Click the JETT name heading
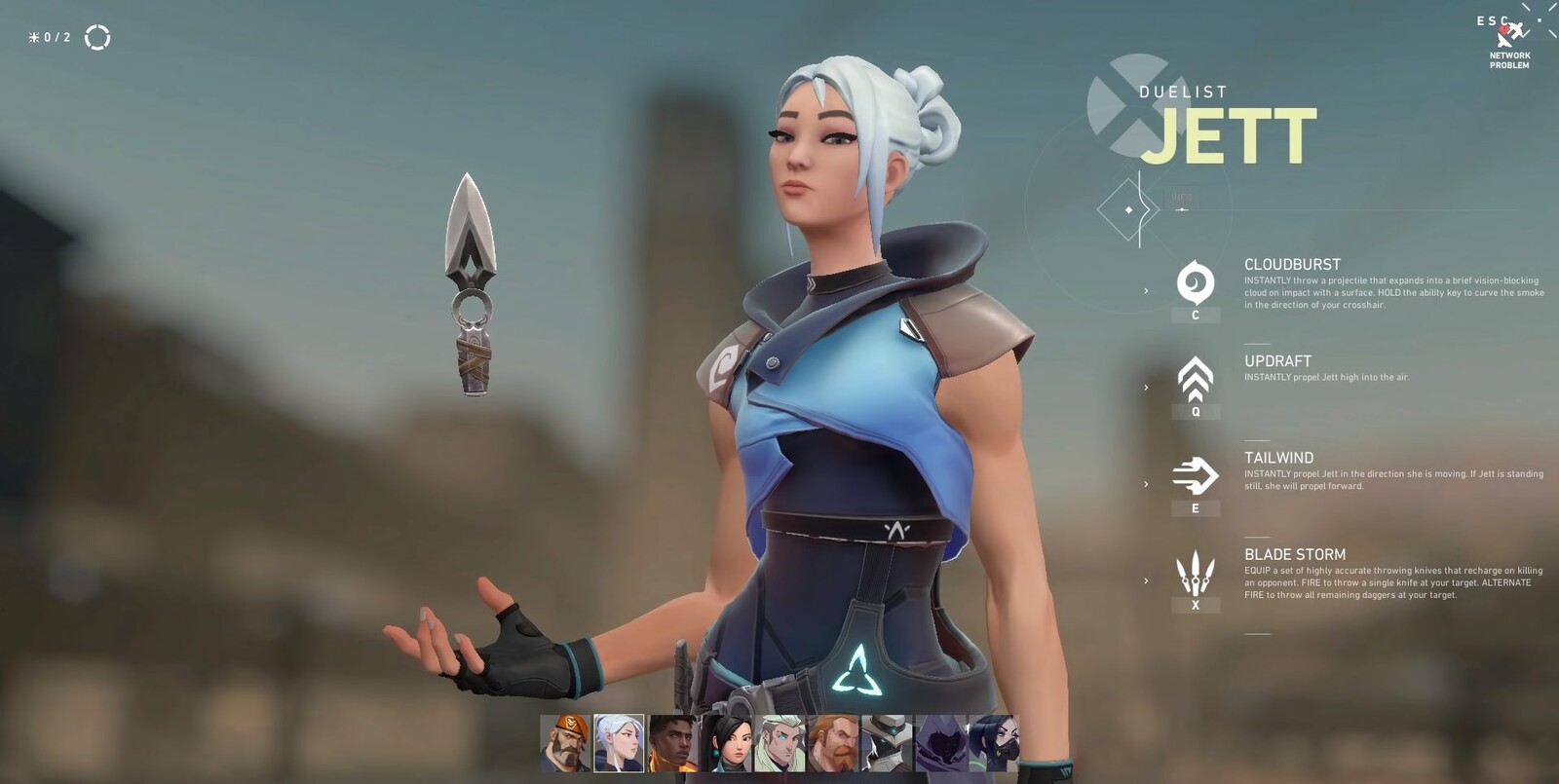The height and width of the screenshot is (784, 1559). click(1236, 136)
